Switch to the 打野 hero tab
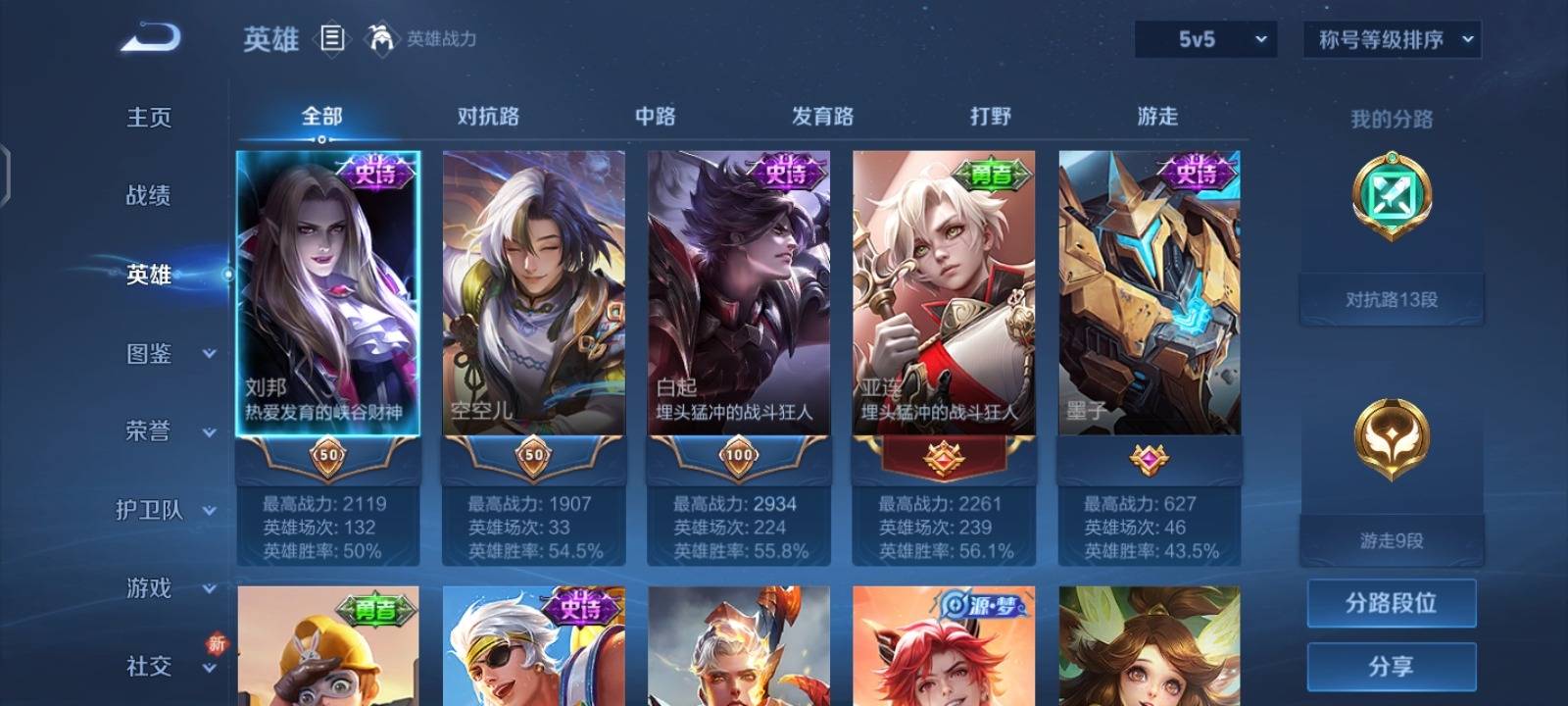 [993, 116]
